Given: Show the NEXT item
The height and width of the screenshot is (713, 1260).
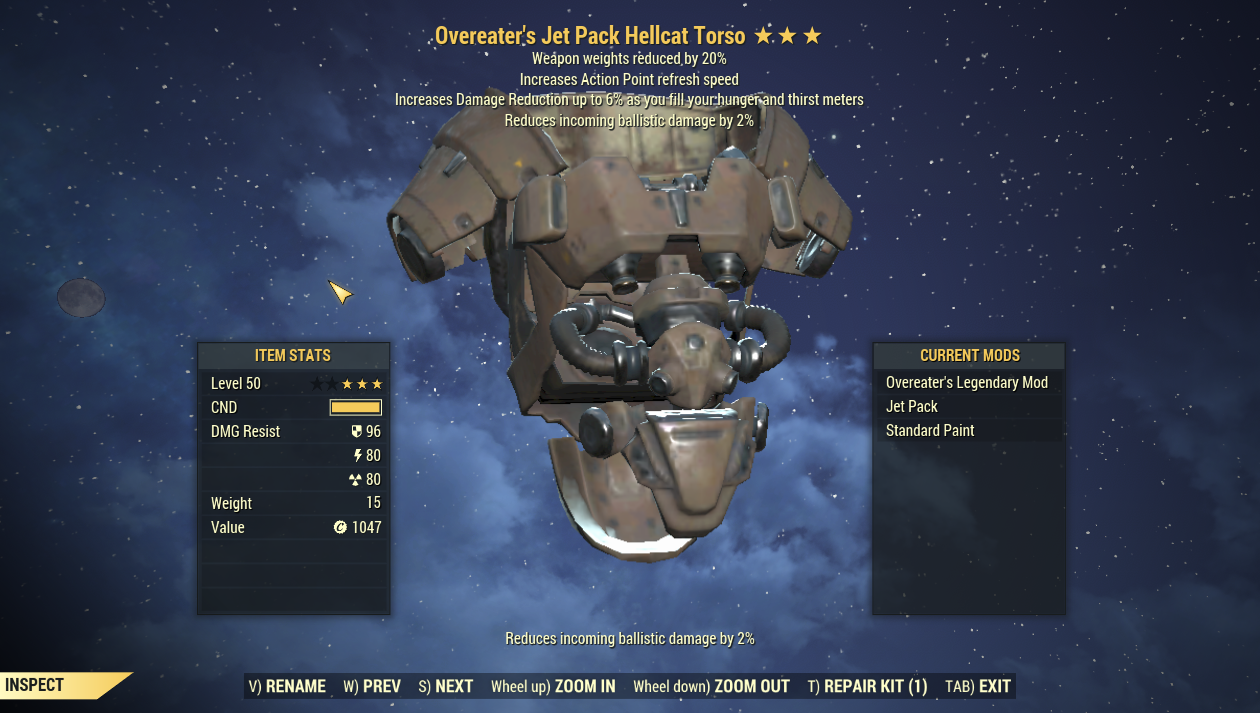Looking at the screenshot, I should point(446,686).
